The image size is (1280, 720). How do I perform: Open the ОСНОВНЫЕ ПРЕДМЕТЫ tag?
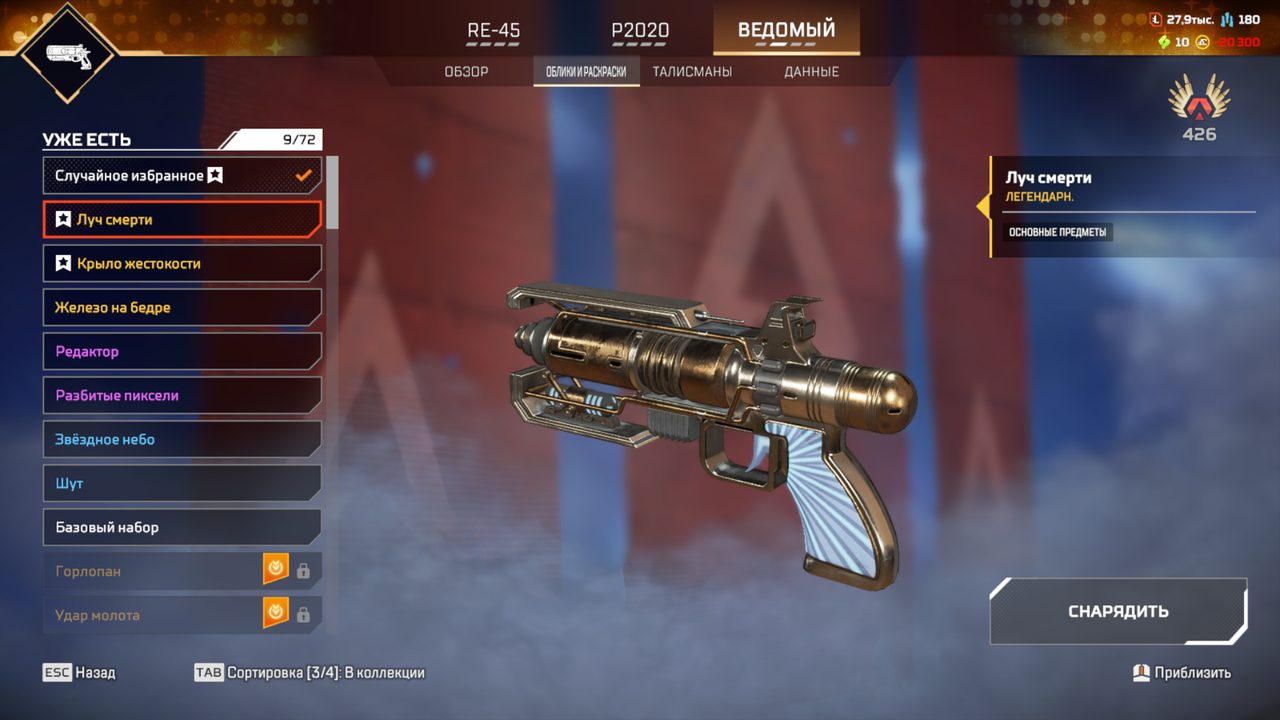(x=1057, y=232)
